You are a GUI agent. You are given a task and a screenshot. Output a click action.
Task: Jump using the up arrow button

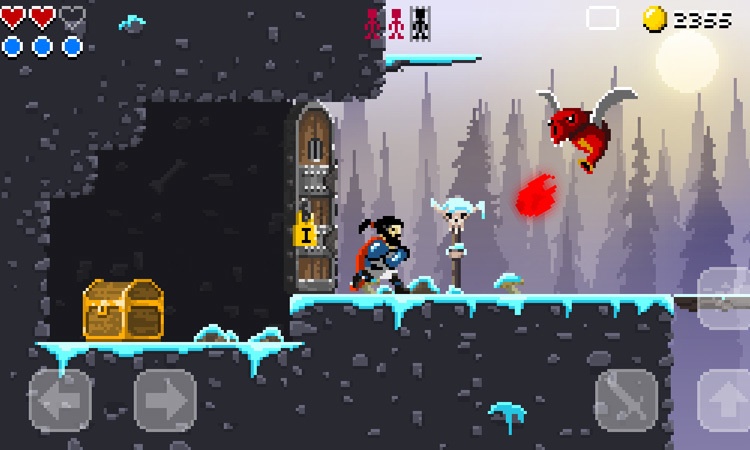point(726,400)
